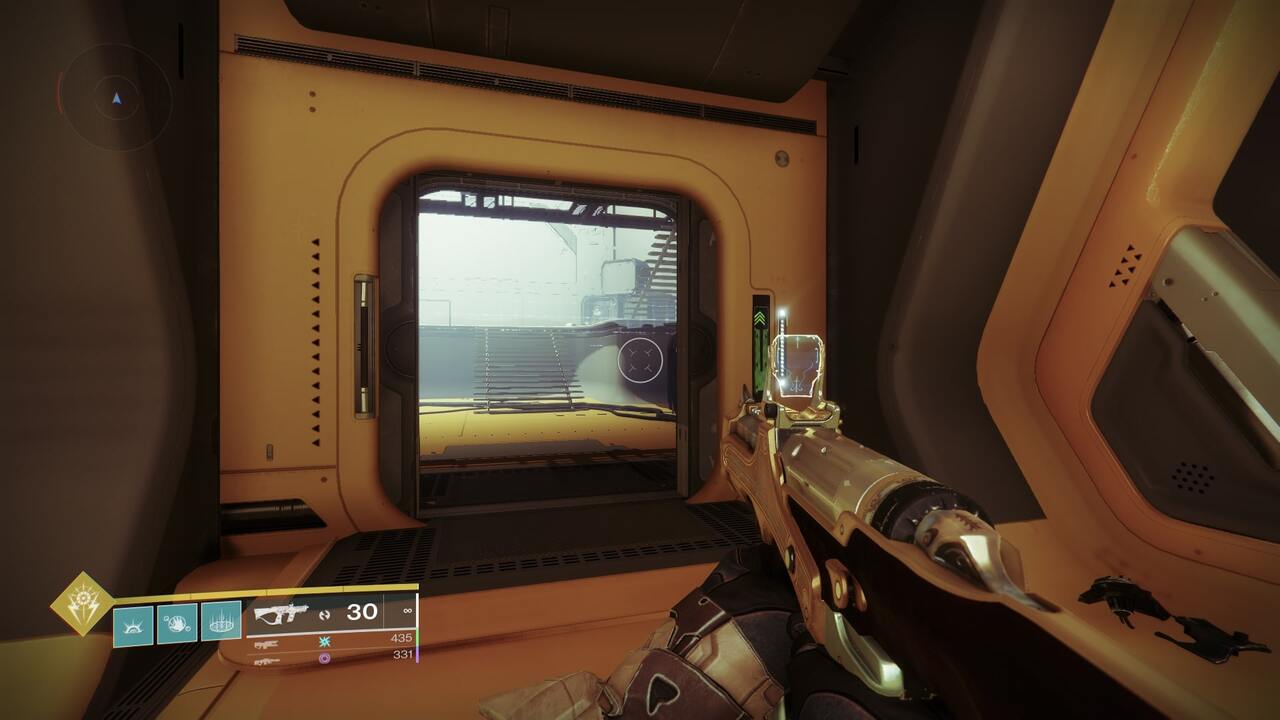Toggle the Void damage element symbol

pos(324,659)
